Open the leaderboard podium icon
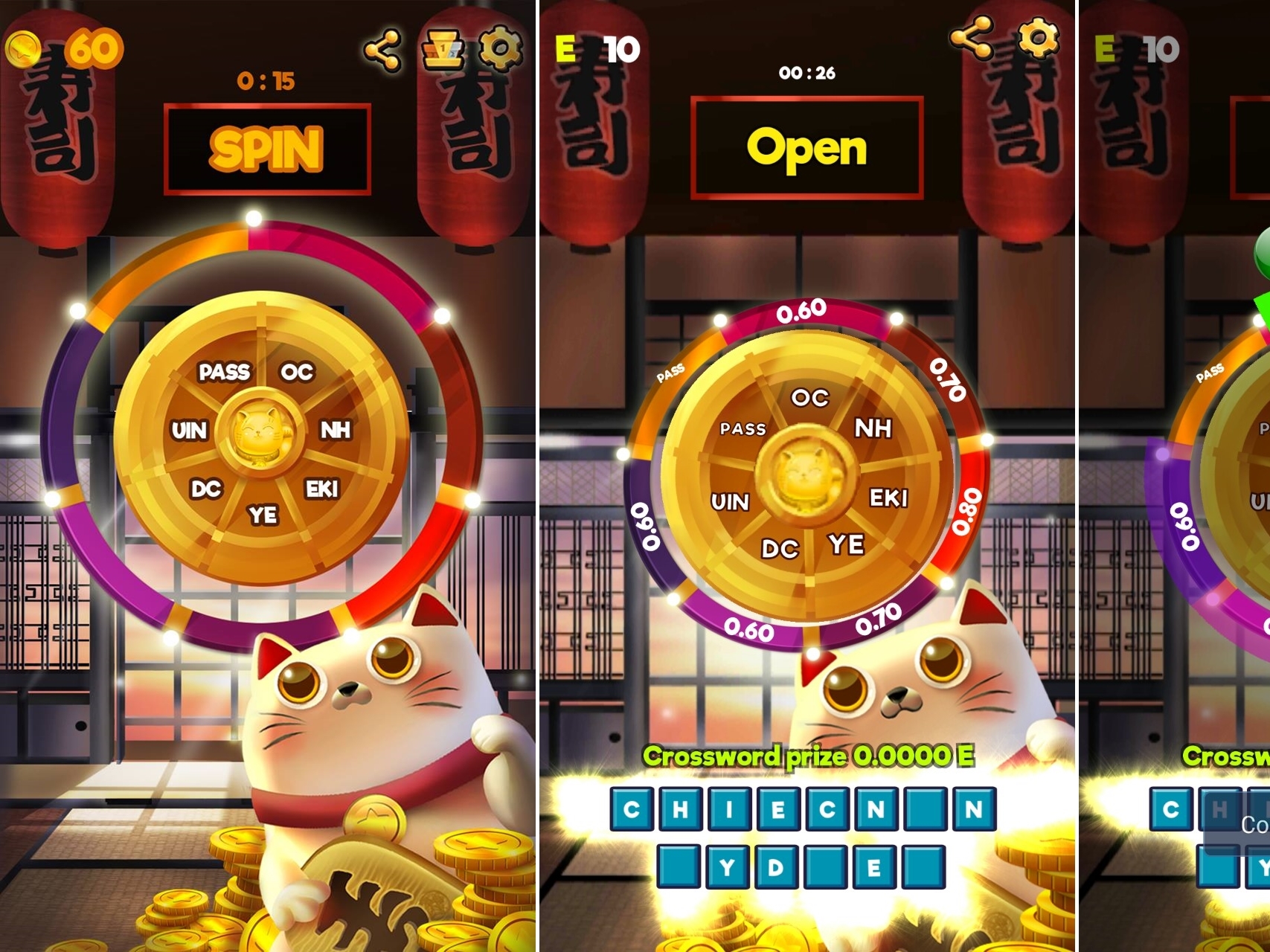This screenshot has width=1270, height=952. click(x=443, y=51)
